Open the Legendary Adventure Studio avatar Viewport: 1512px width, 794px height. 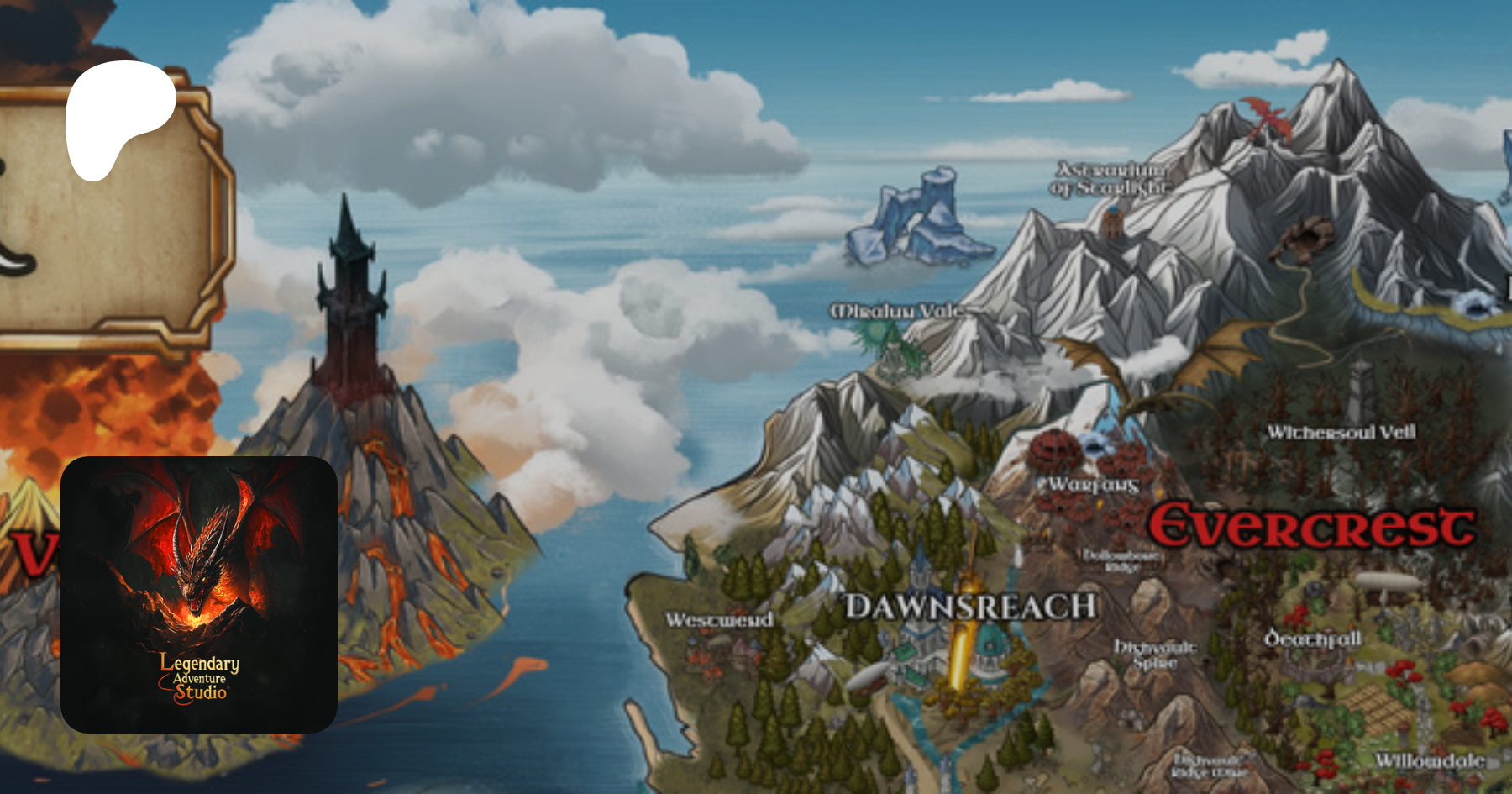(199, 594)
